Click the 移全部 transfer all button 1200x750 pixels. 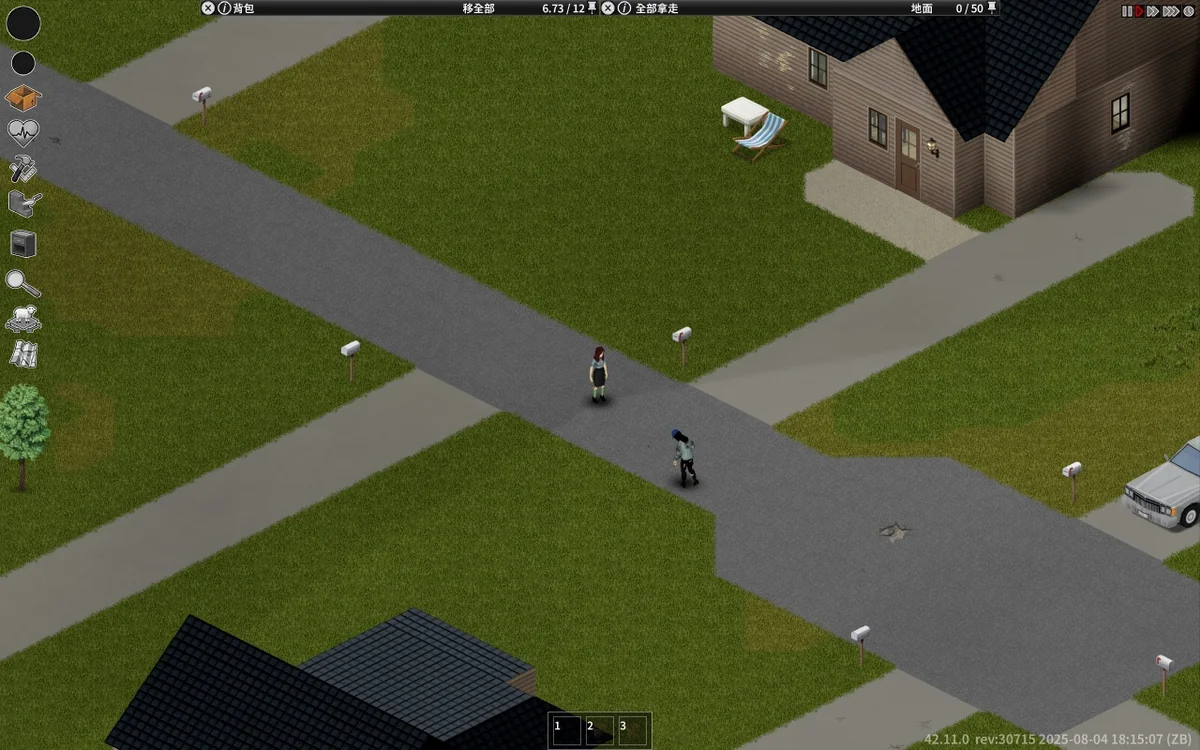pos(478,8)
